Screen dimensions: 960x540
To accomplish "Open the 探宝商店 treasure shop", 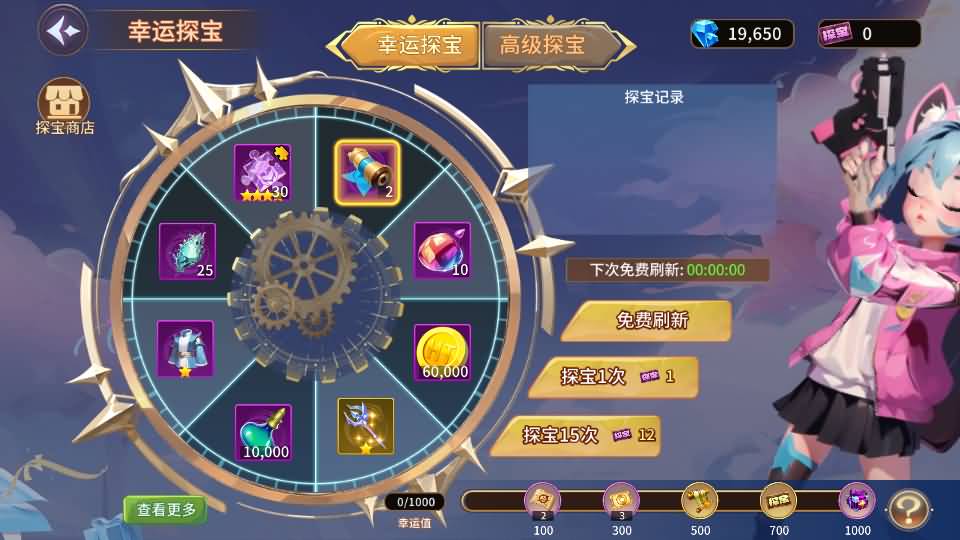I will (x=64, y=104).
